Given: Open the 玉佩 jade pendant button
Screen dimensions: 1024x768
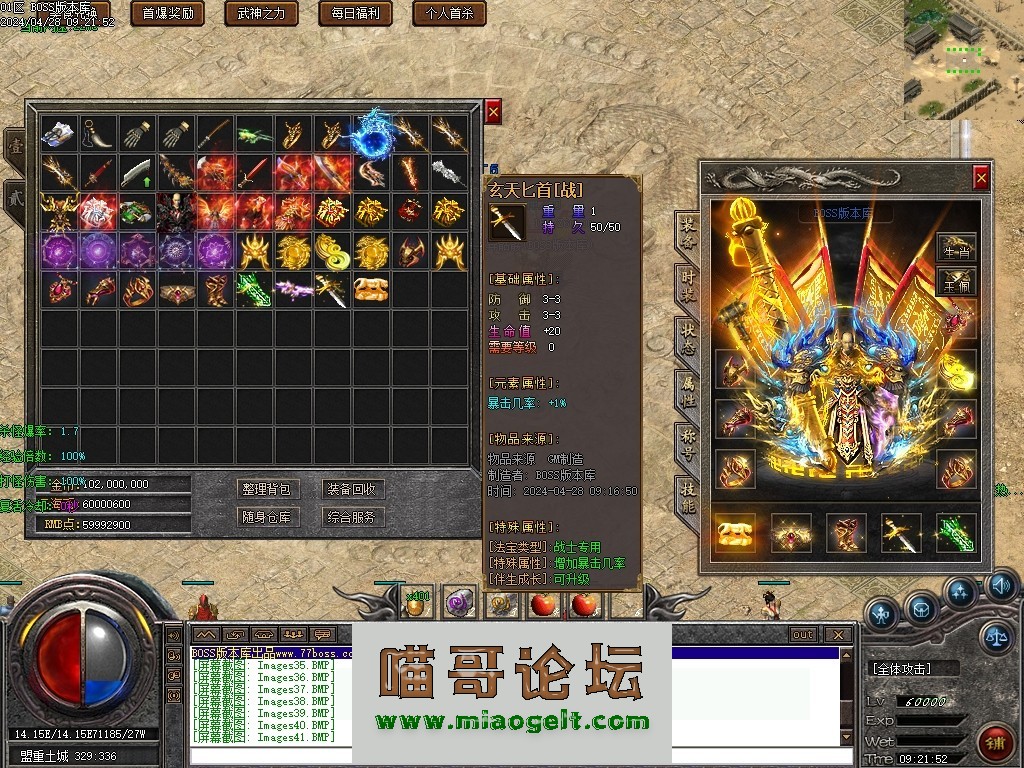Looking at the screenshot, I should tap(956, 286).
